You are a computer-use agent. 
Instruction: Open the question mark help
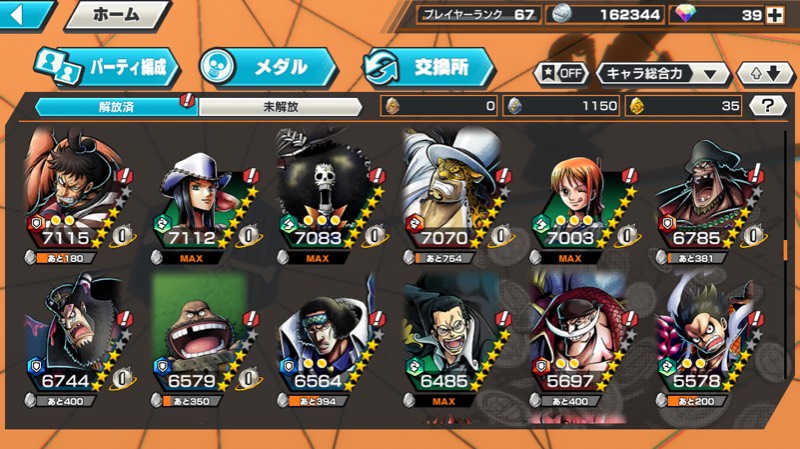pyautogui.click(x=768, y=106)
